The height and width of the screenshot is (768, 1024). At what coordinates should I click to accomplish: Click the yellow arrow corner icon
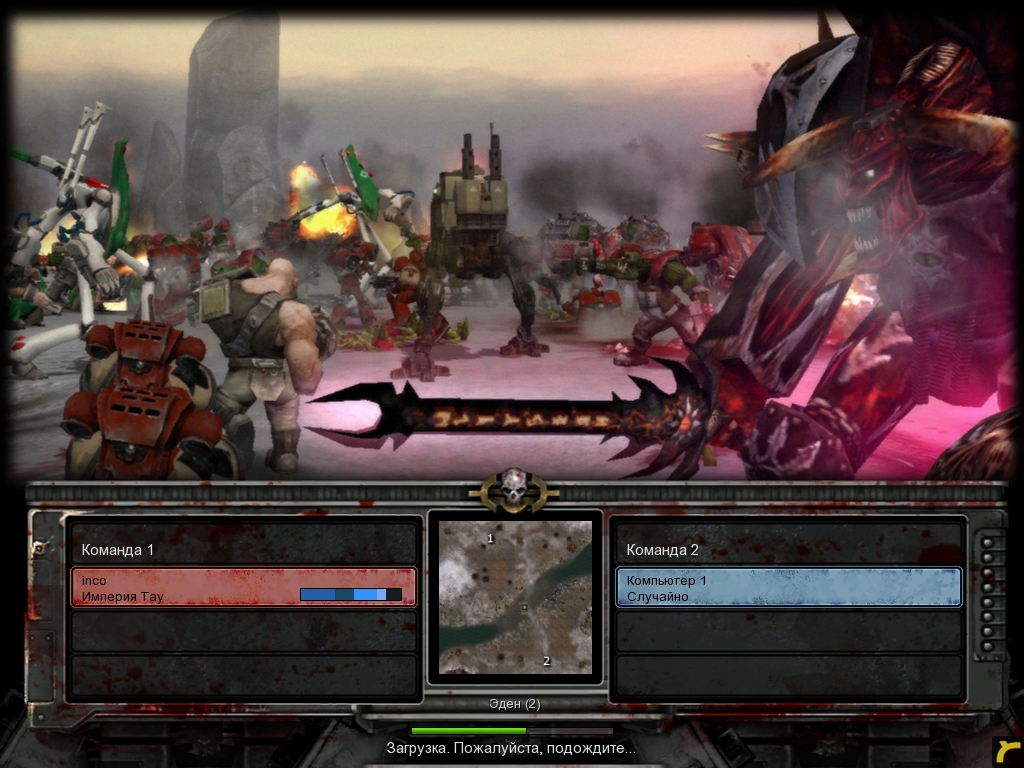click(1007, 752)
